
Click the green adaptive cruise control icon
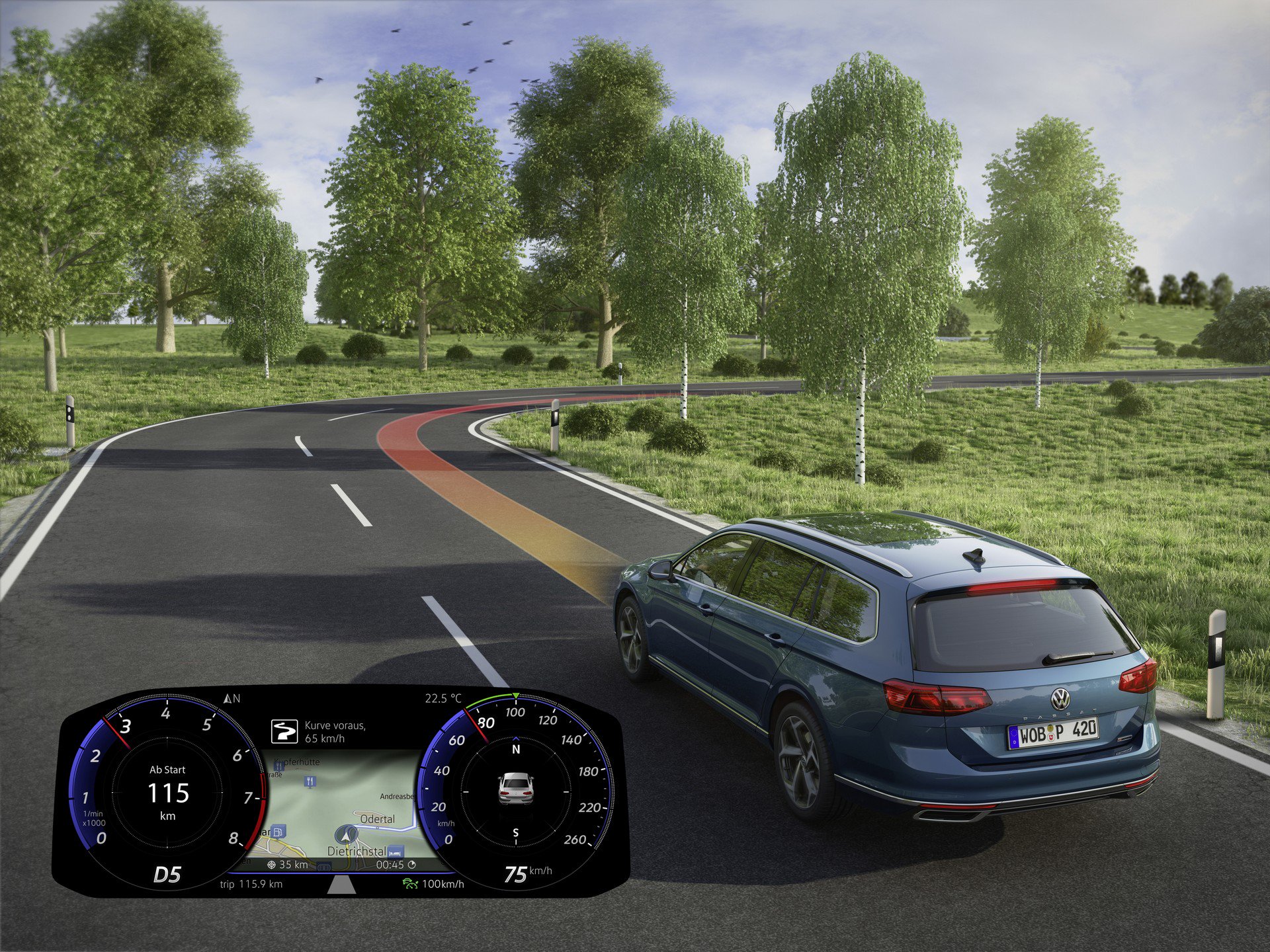click(x=410, y=883)
